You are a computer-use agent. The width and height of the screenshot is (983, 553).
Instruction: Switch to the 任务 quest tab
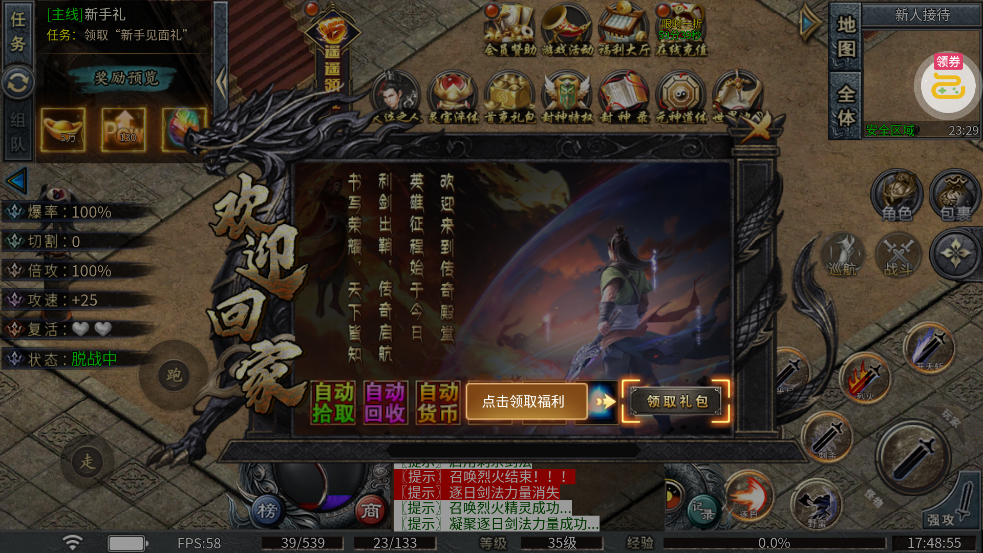18,33
